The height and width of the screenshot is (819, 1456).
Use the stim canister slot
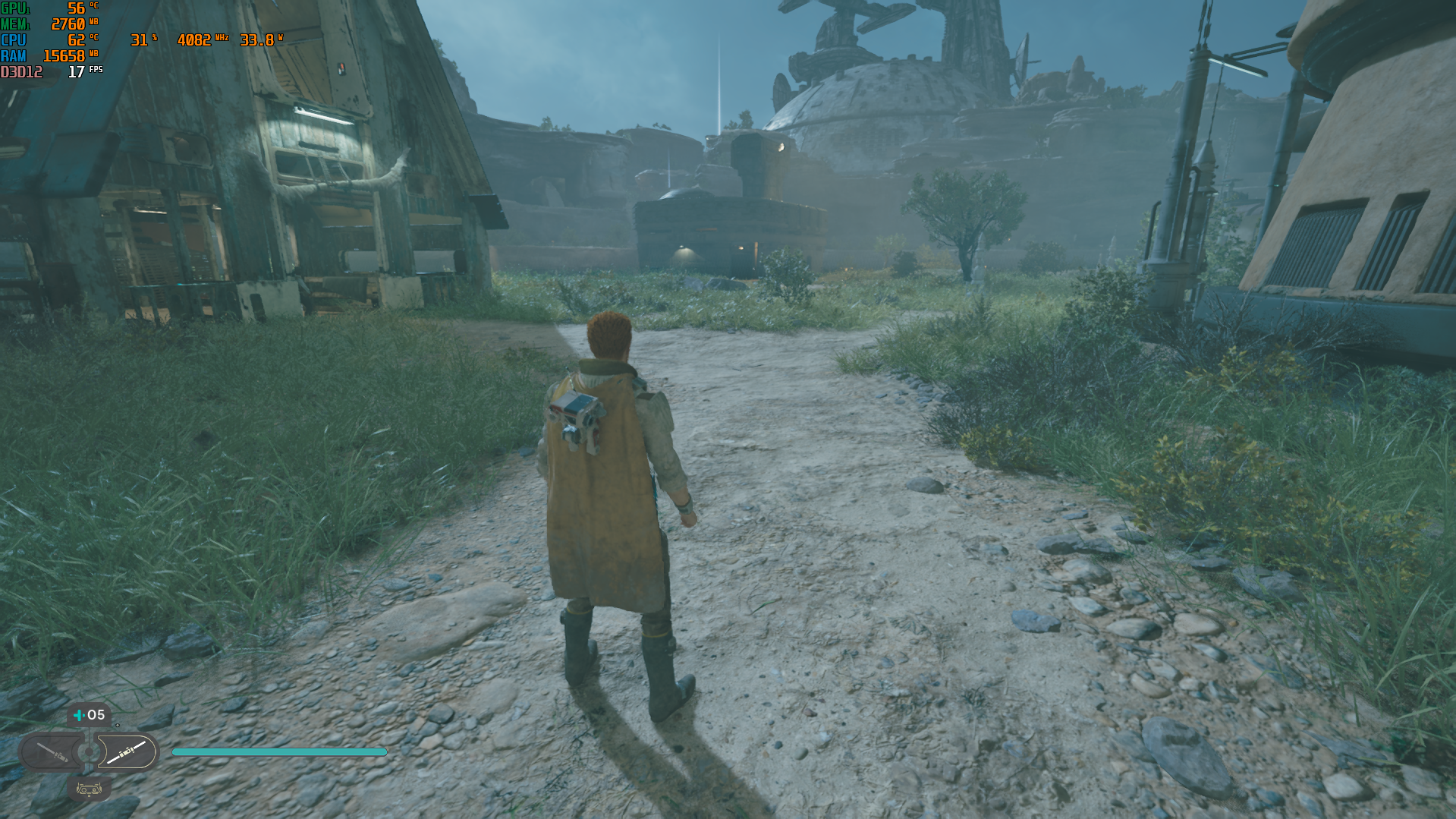pyautogui.click(x=89, y=715)
